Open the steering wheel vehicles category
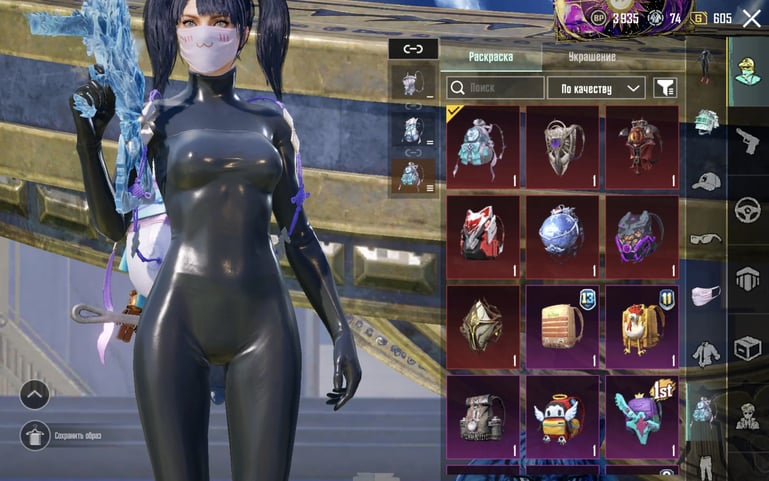The width and height of the screenshot is (769, 481). [x=746, y=209]
